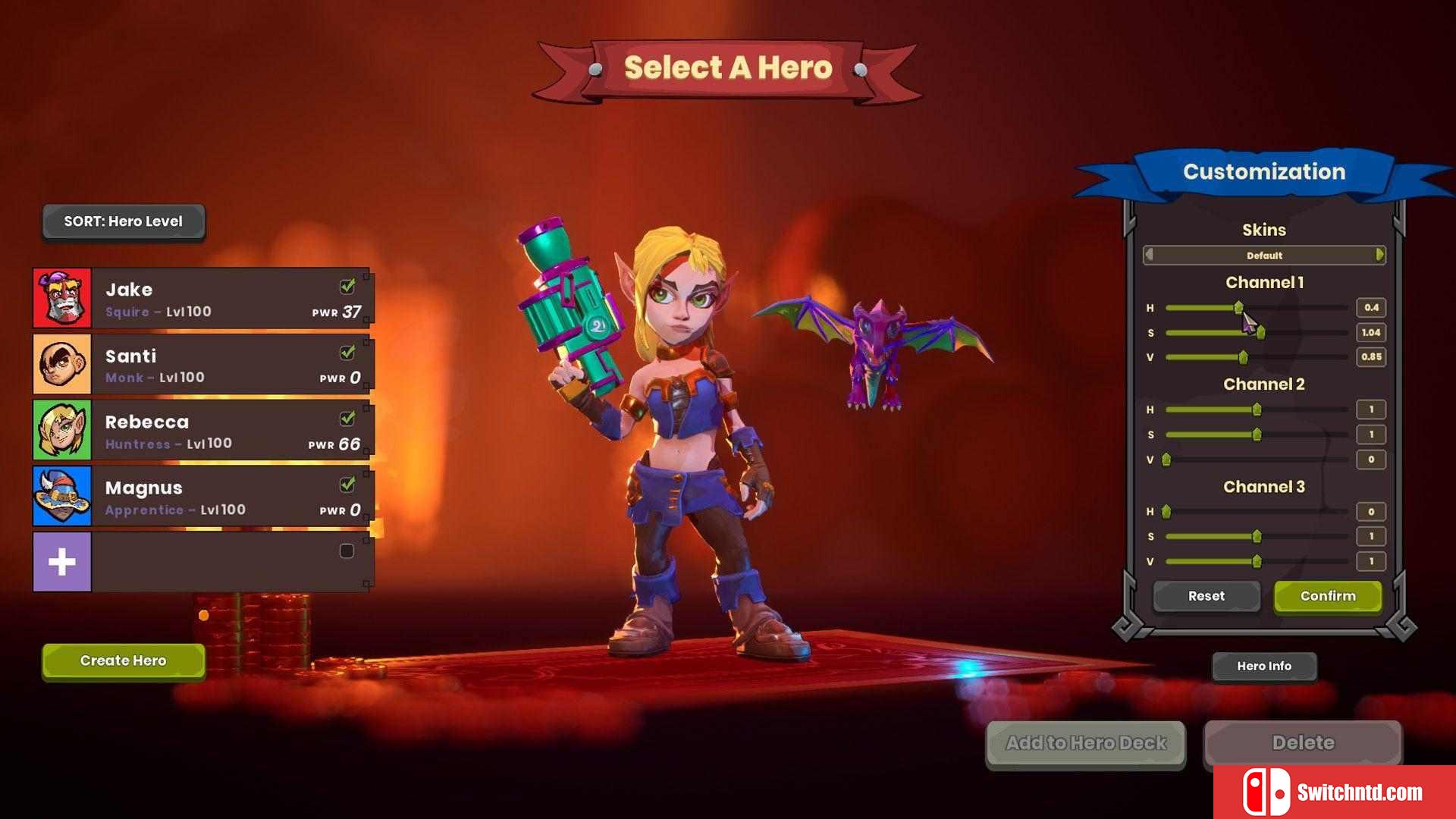The image size is (1456, 819).
Task: Choose Santi the Monk hero
Action: [202, 365]
